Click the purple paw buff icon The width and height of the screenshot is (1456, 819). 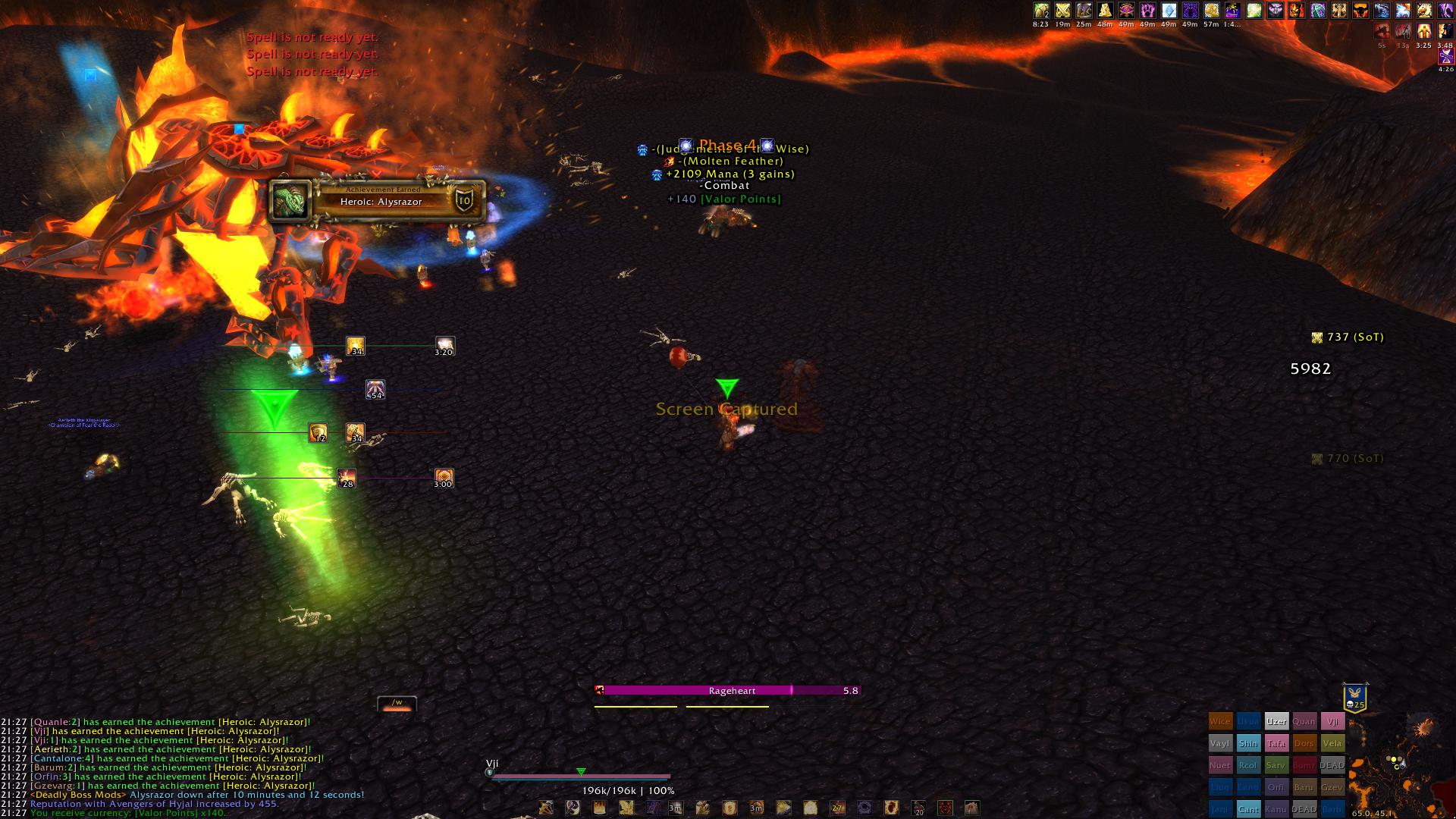pyautogui.click(x=1148, y=11)
